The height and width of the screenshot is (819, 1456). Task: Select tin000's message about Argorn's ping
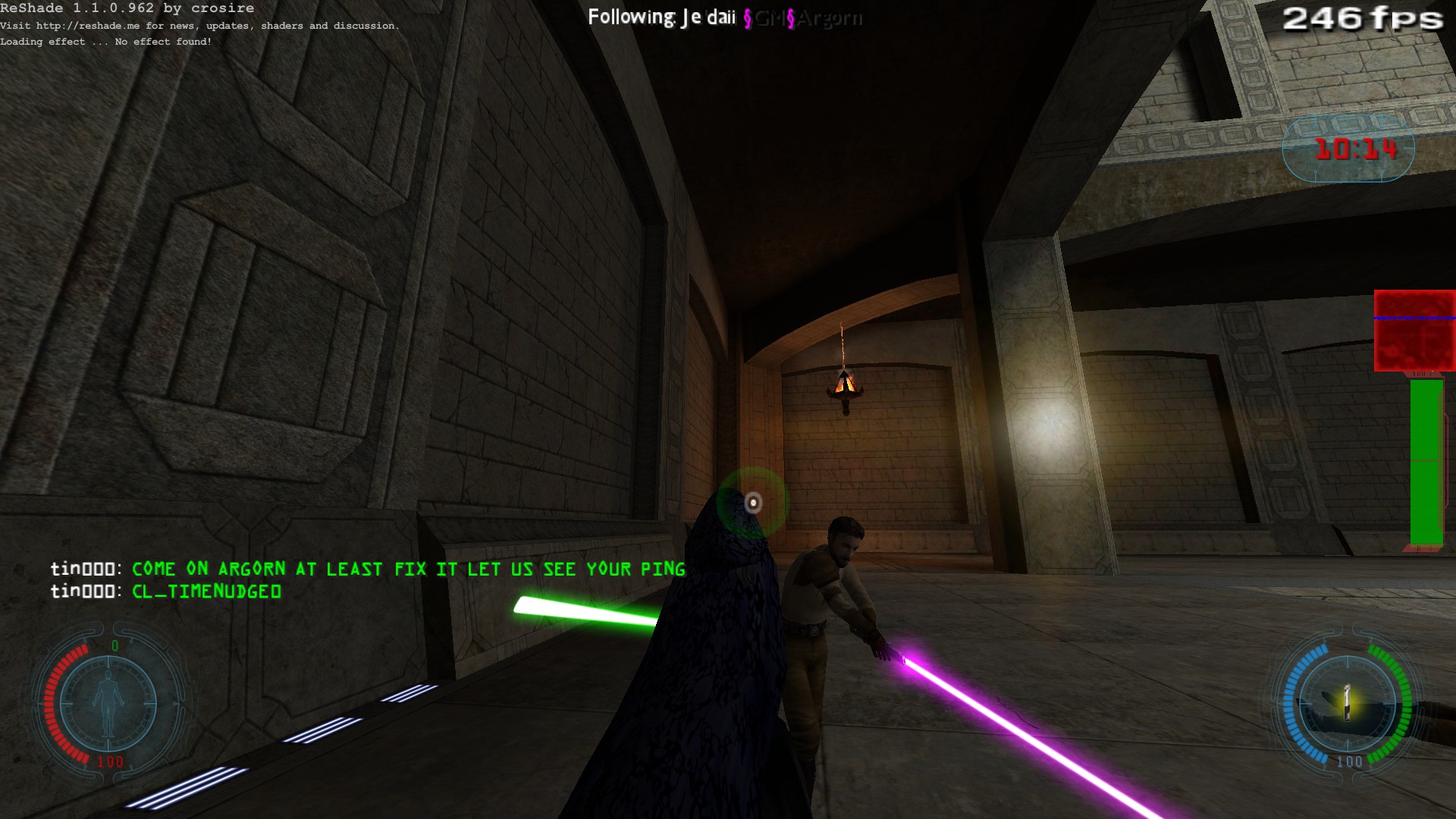tap(408, 569)
